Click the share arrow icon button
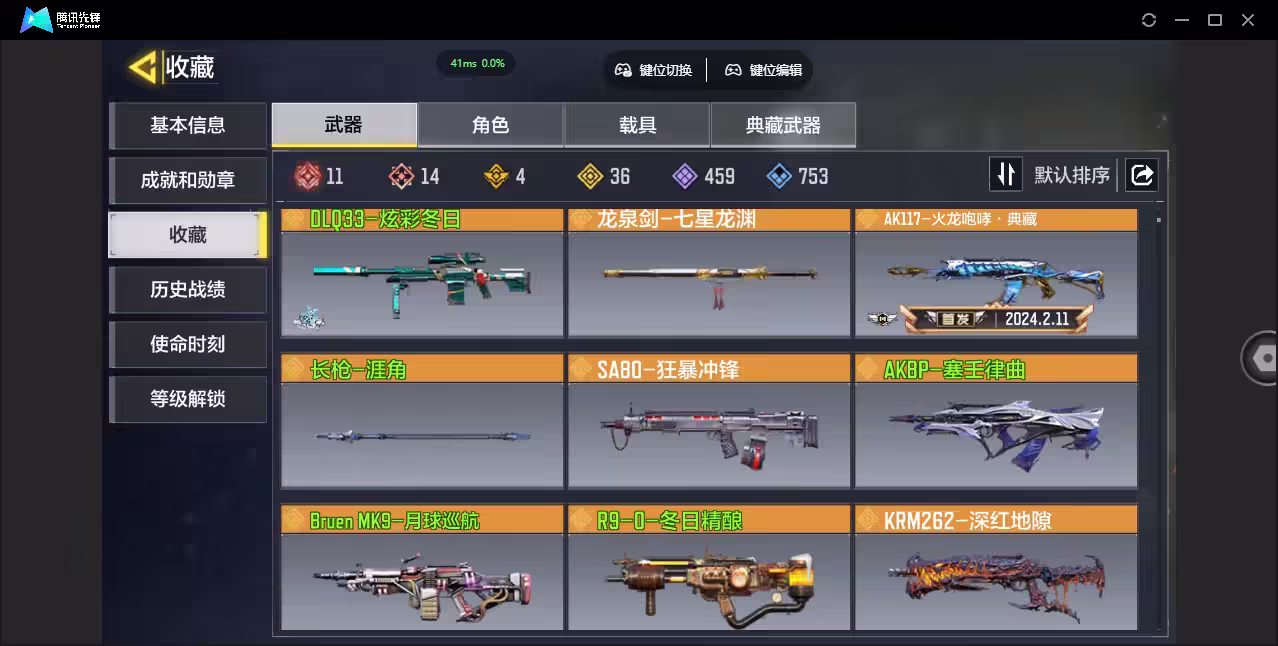 tap(1141, 175)
